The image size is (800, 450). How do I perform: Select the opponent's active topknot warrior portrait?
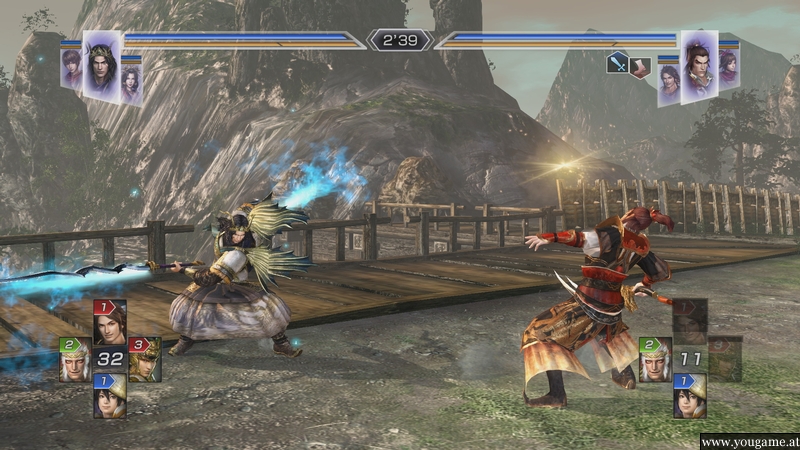point(699,64)
